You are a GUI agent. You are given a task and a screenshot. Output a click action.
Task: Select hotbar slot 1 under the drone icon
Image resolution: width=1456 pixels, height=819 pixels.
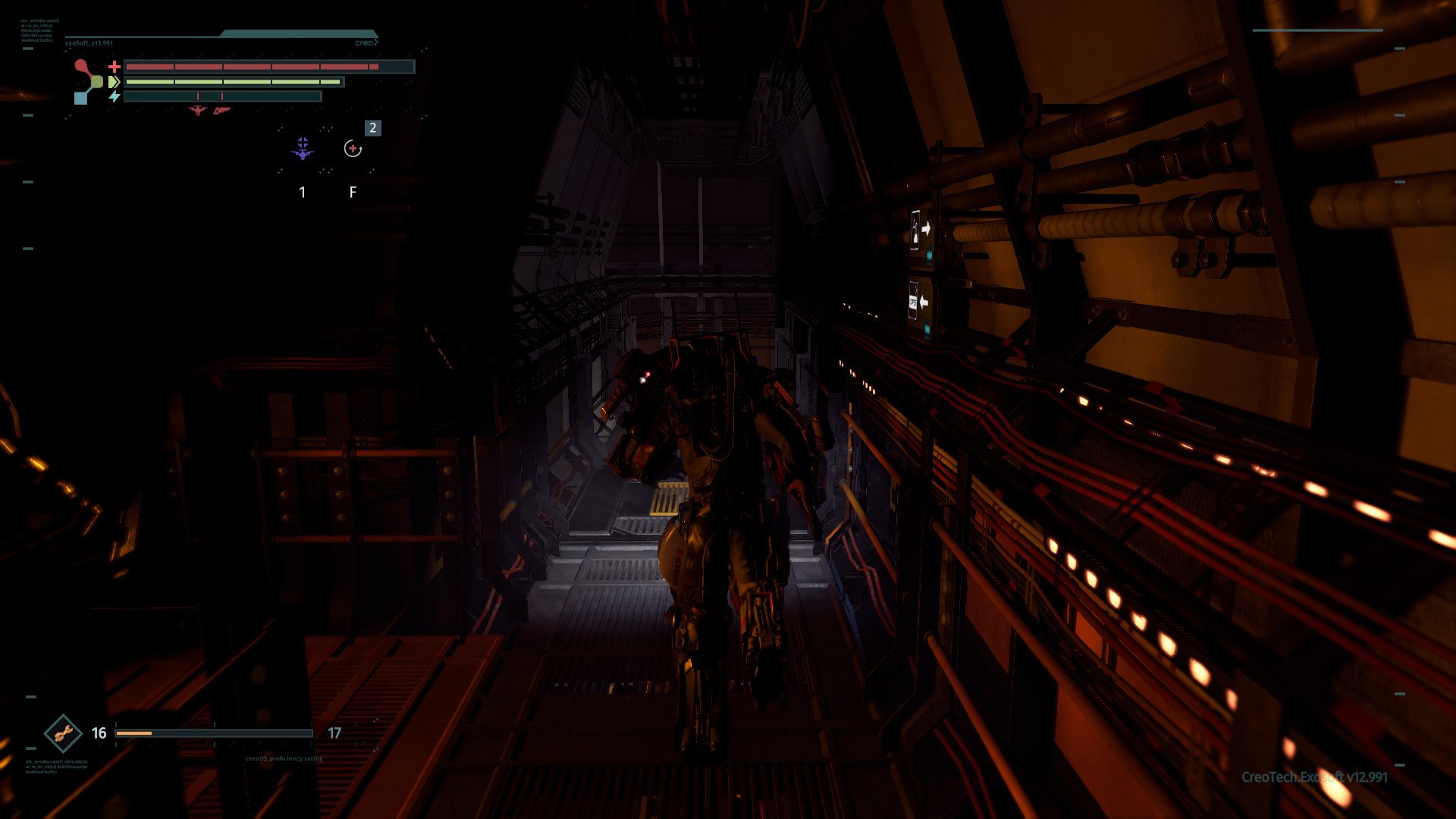pos(303,193)
